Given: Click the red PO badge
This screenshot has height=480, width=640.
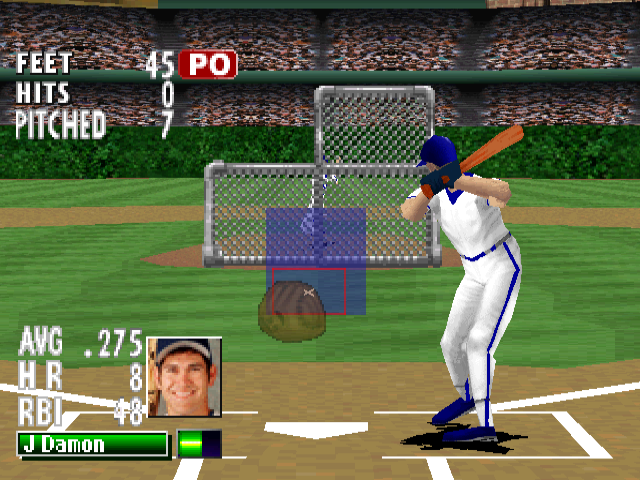Looking at the screenshot, I should [x=208, y=65].
